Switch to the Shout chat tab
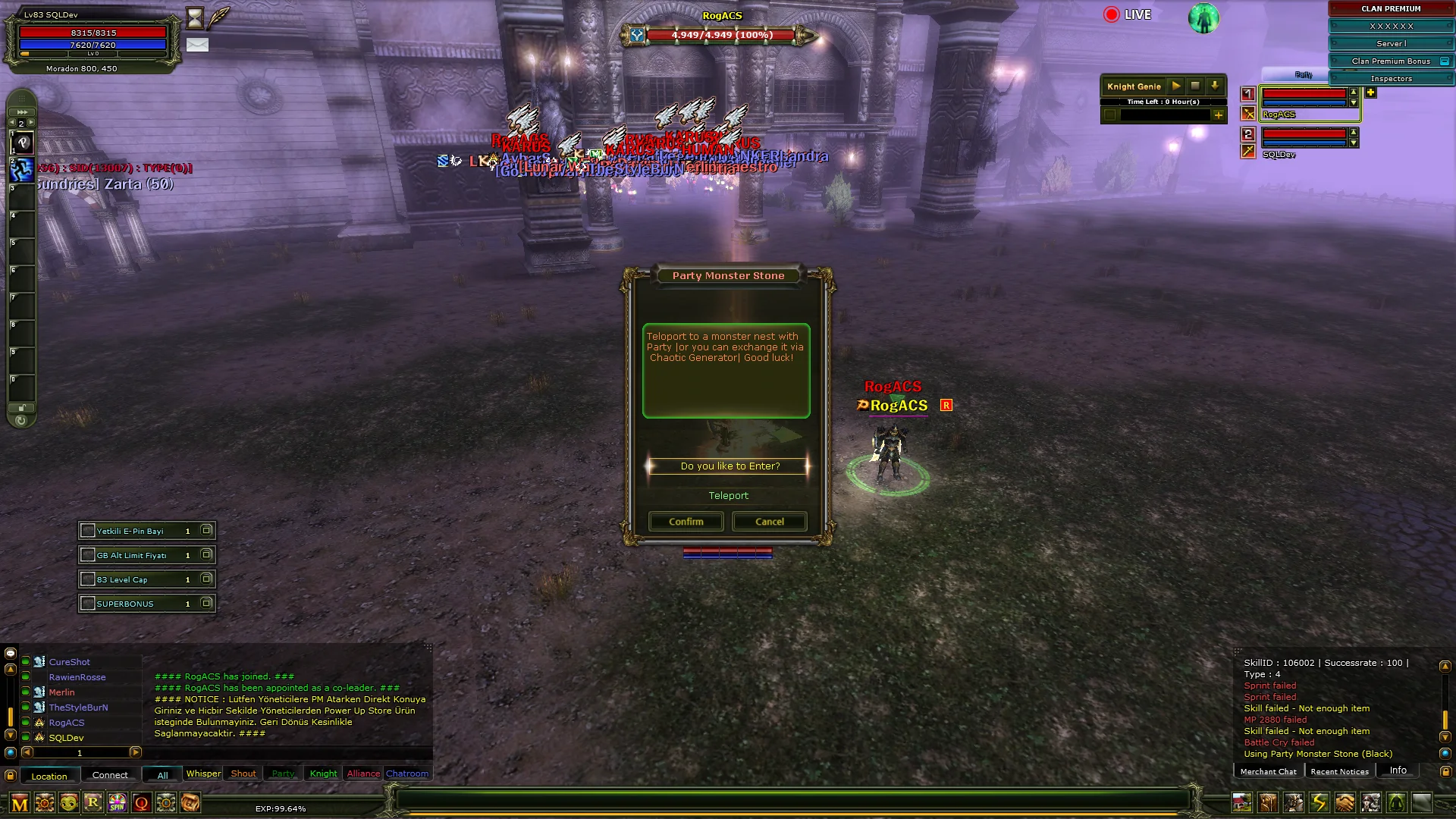 [243, 773]
